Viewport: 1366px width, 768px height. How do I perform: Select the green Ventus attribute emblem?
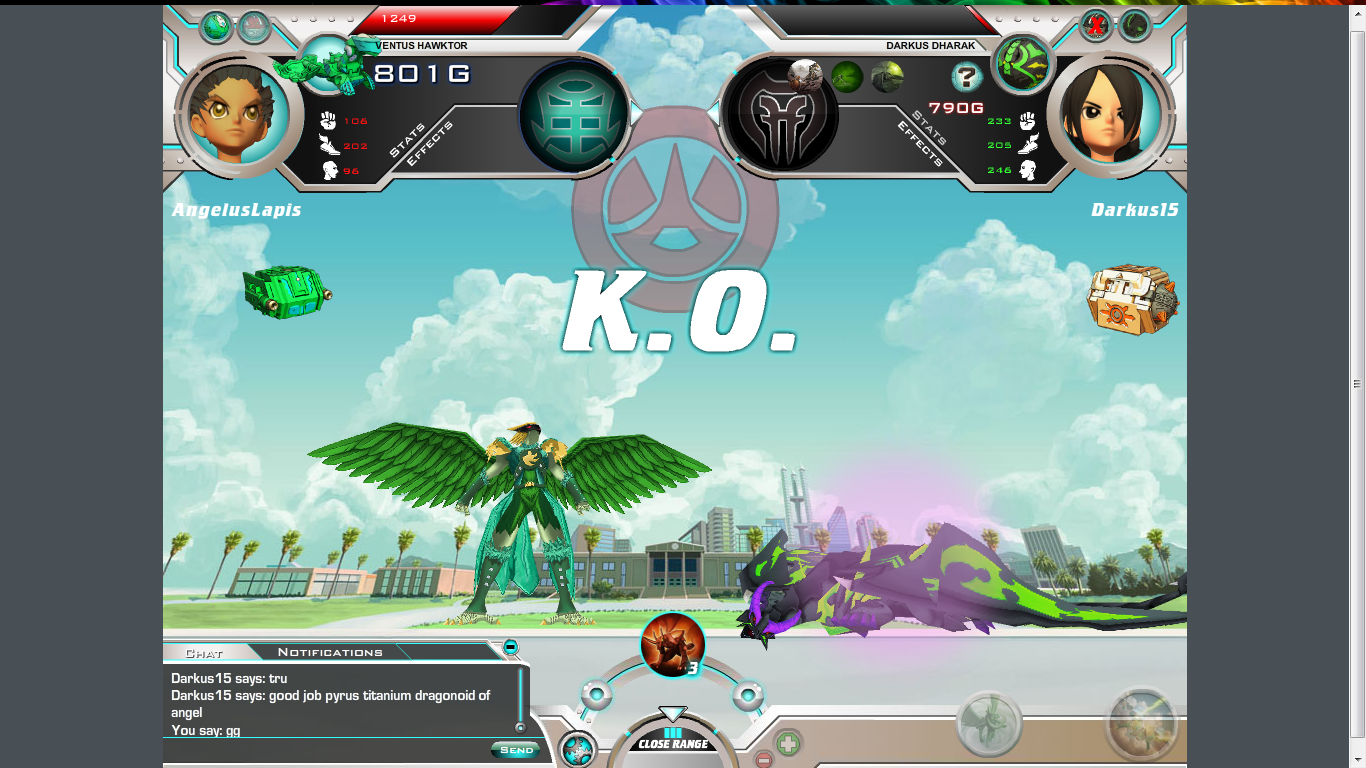[574, 115]
